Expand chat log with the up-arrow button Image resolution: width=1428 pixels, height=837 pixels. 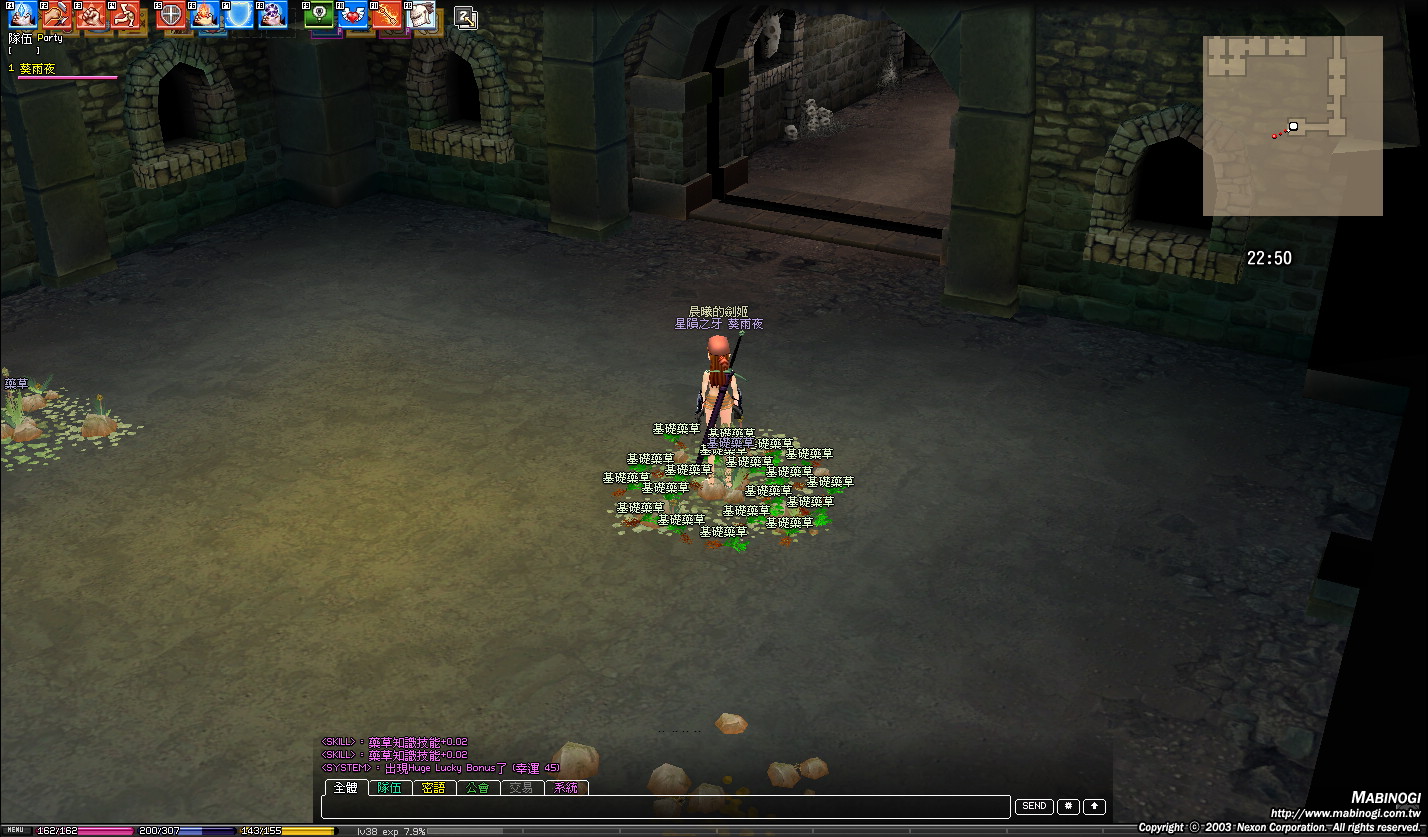(1095, 806)
